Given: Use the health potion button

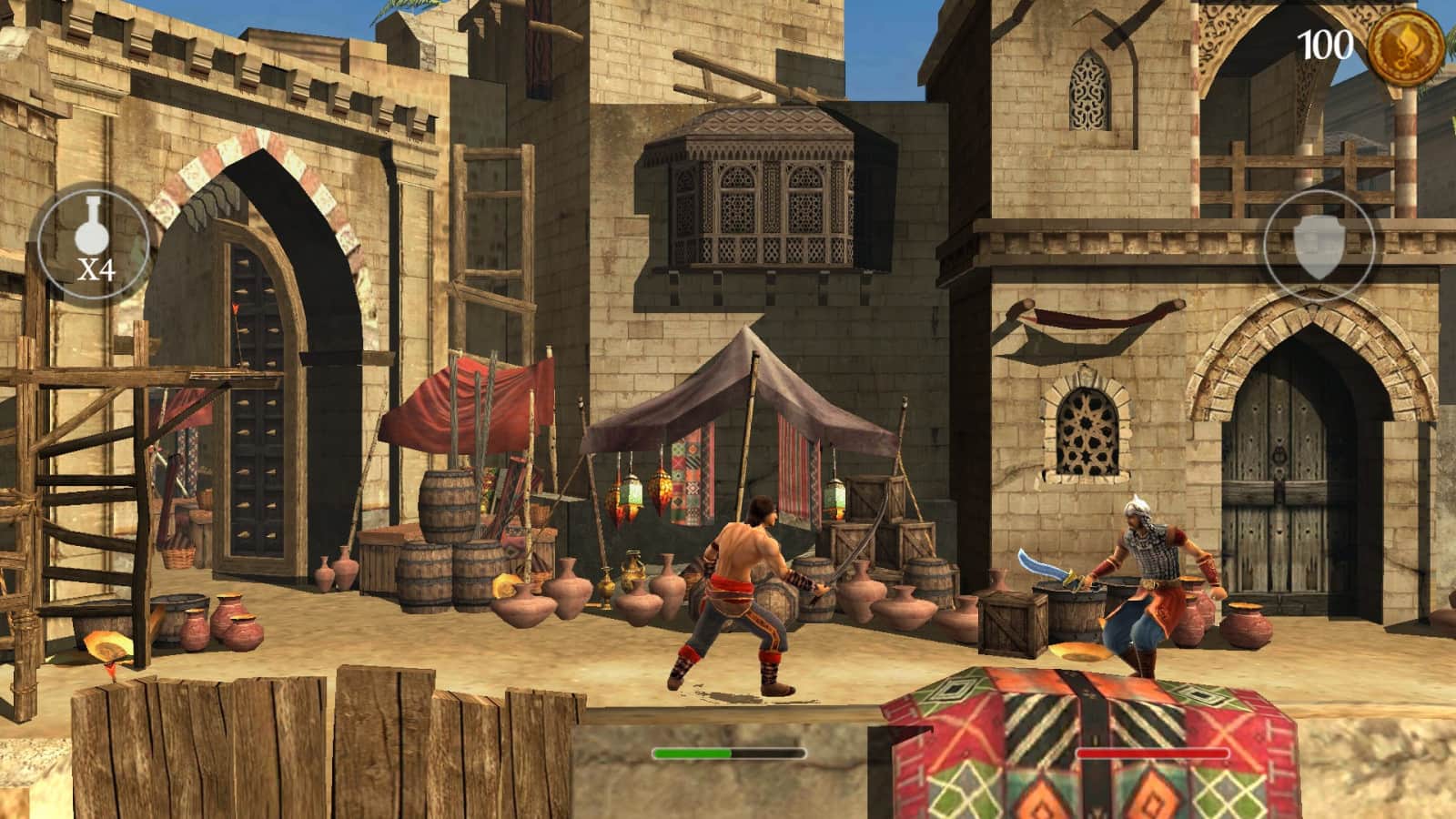Looking at the screenshot, I should tap(93, 243).
